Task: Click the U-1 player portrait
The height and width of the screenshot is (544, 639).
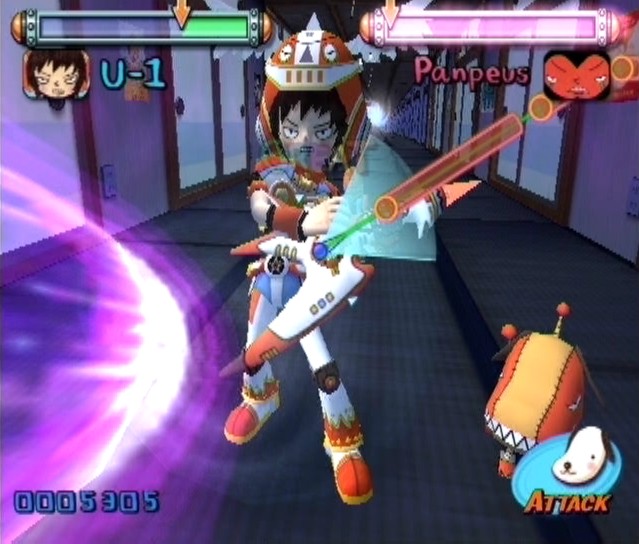Action: [x=56, y=74]
